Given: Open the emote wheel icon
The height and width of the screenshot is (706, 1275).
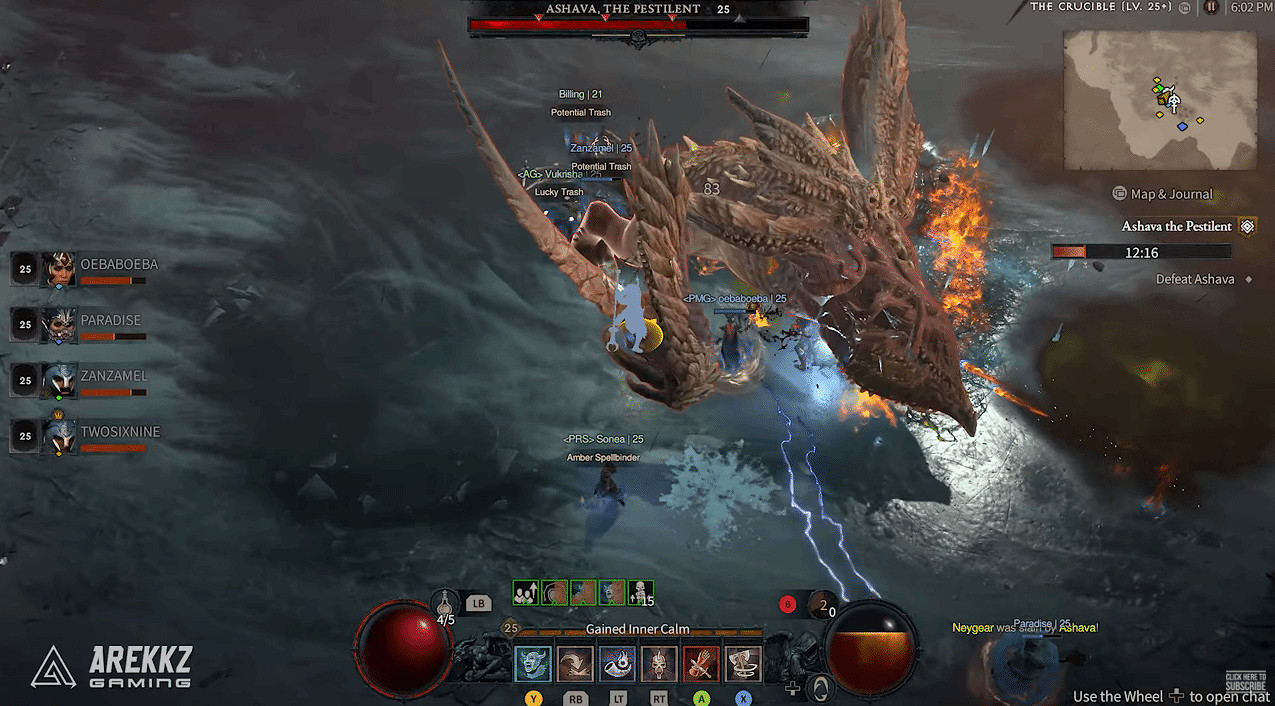Looking at the screenshot, I should [821, 688].
